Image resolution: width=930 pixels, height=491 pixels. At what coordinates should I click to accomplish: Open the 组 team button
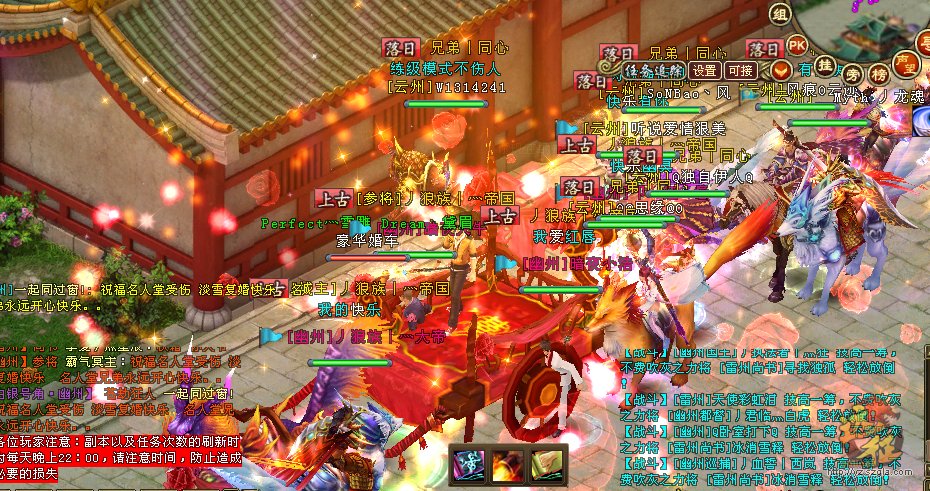(780, 13)
